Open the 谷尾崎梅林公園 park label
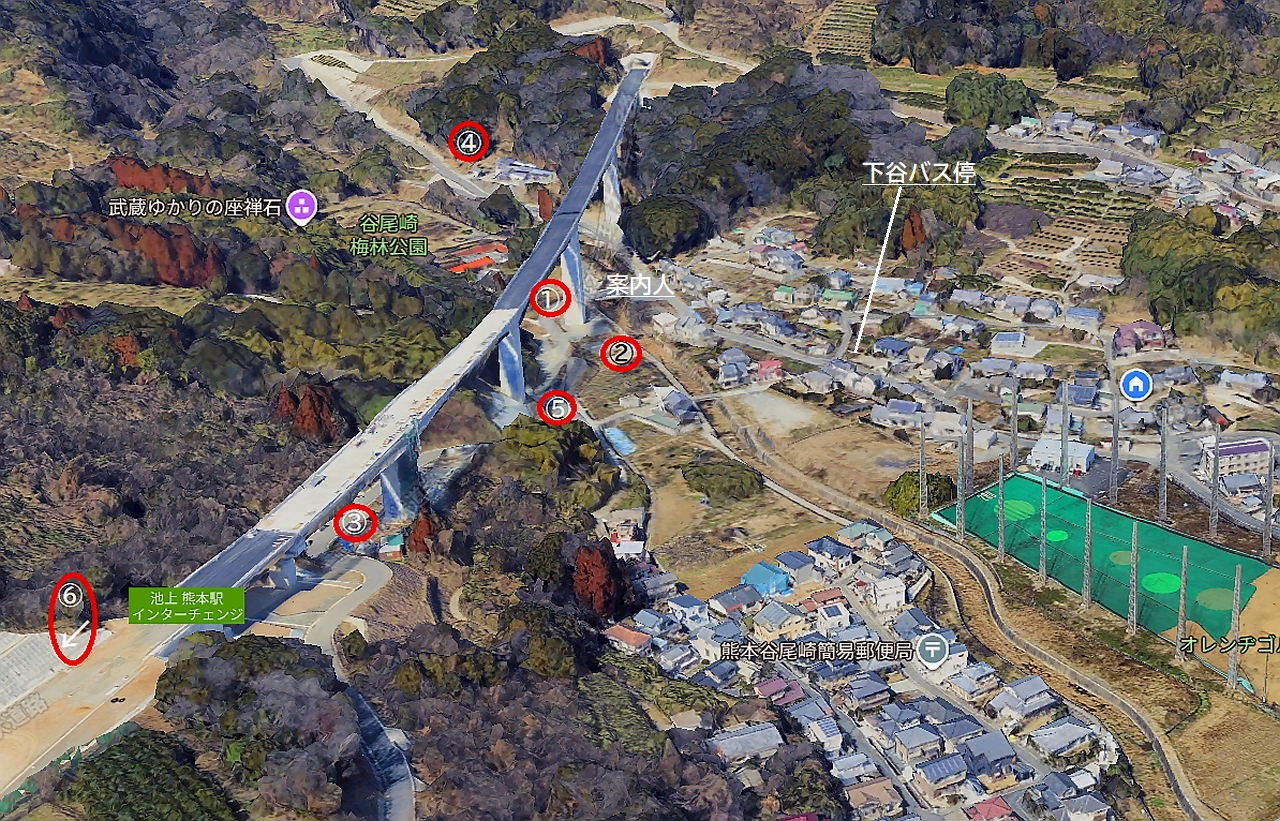Screen dimensions: 1280x821 pyautogui.click(x=389, y=237)
